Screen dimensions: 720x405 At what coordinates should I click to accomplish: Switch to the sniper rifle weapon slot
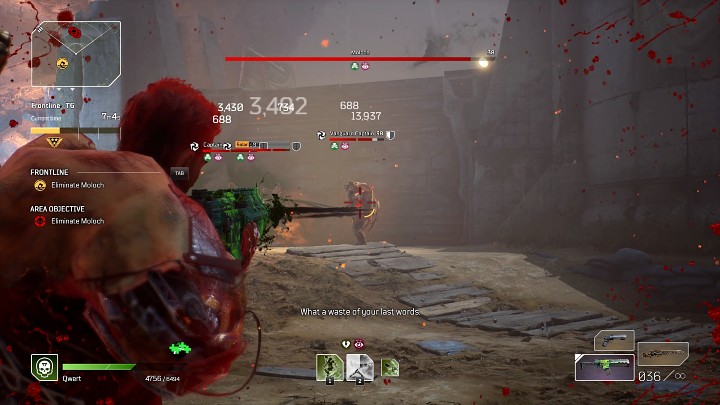pos(663,353)
